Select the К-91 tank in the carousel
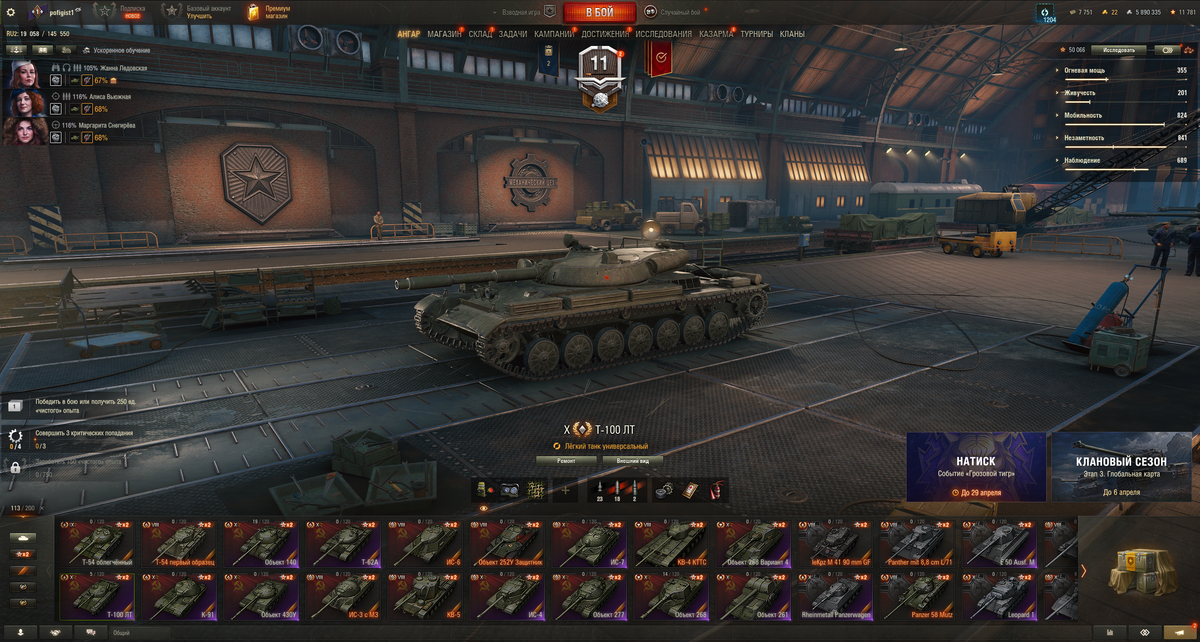Image resolution: width=1200 pixels, height=642 pixels. [x=179, y=596]
